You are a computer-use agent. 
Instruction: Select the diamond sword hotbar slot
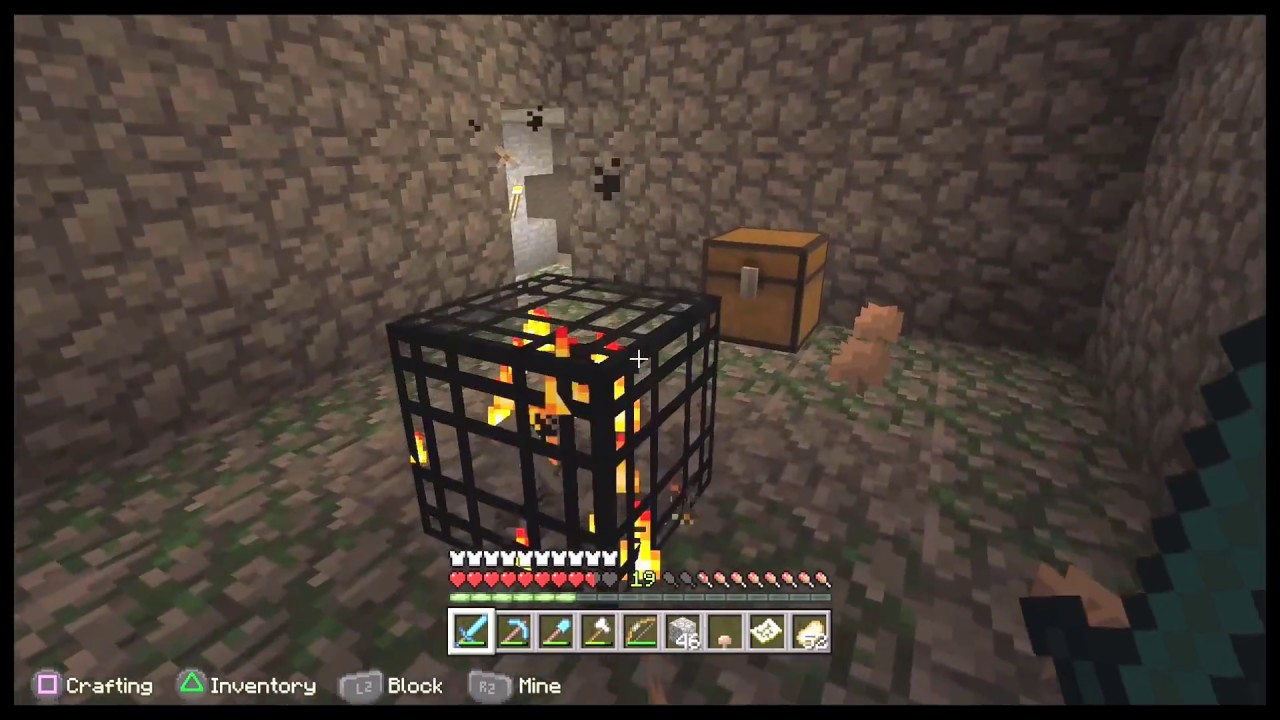click(x=471, y=632)
